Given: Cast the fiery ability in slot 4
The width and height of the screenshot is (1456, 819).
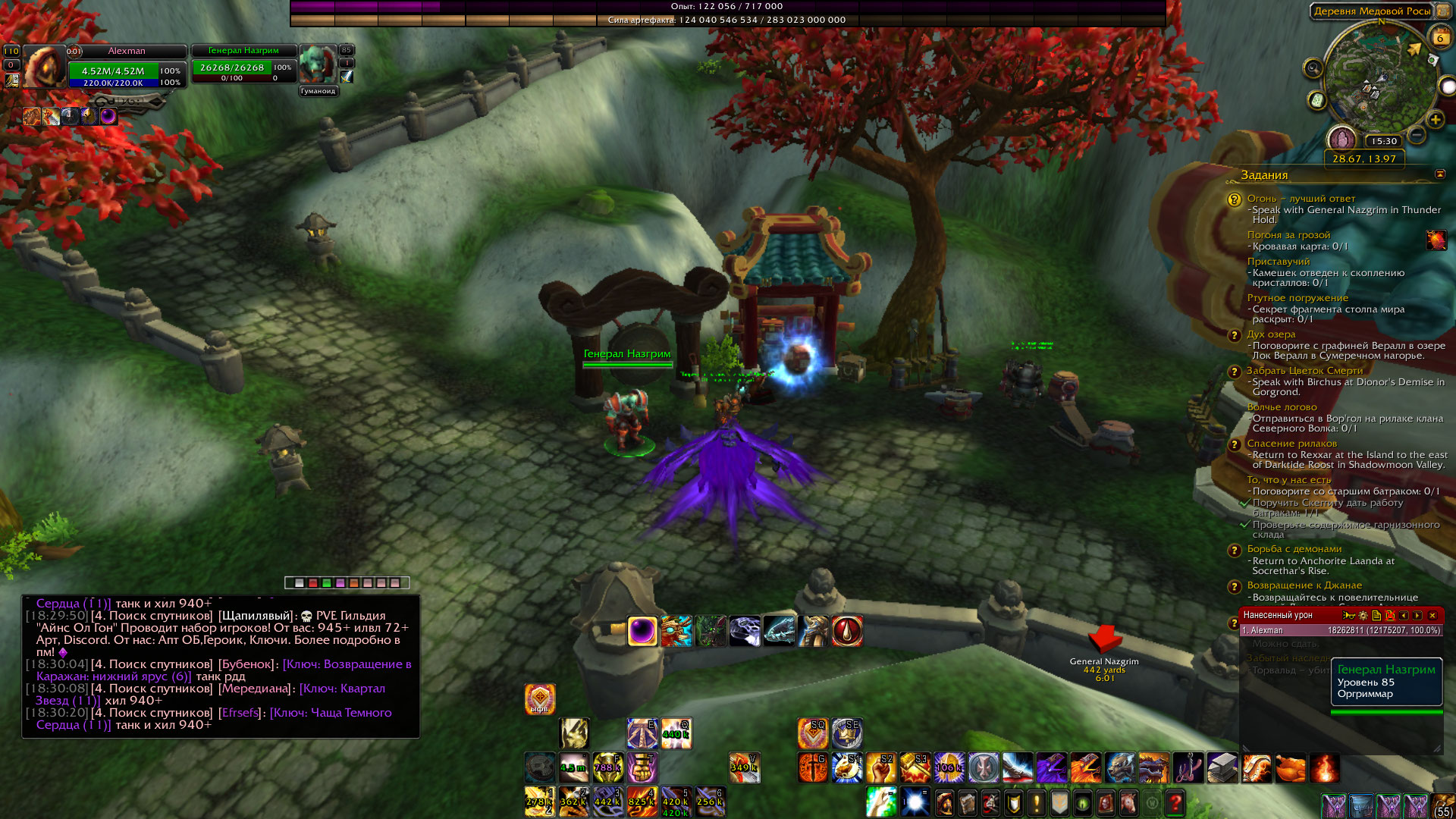Looking at the screenshot, I should (642, 802).
